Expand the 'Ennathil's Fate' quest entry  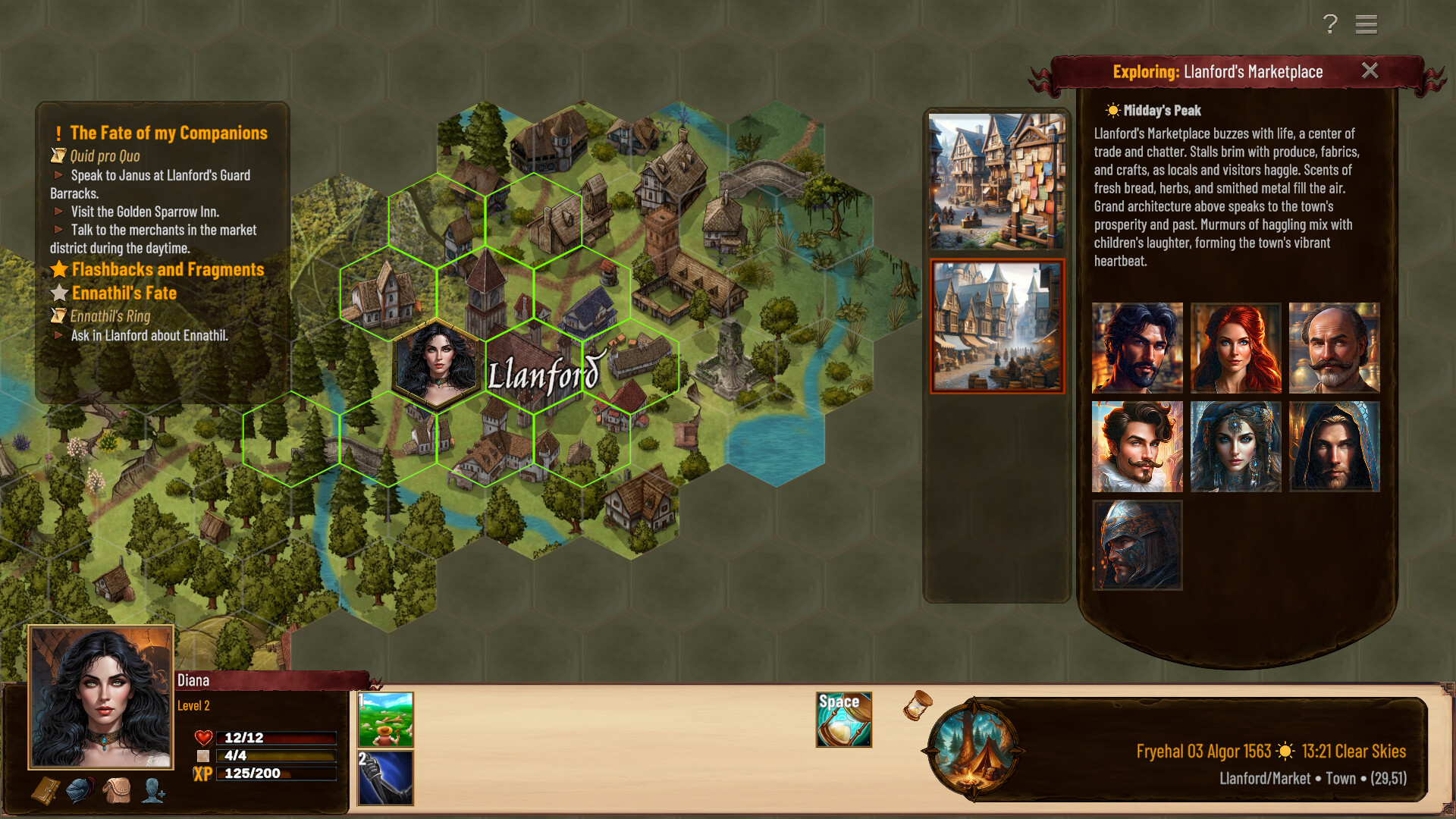point(123,293)
